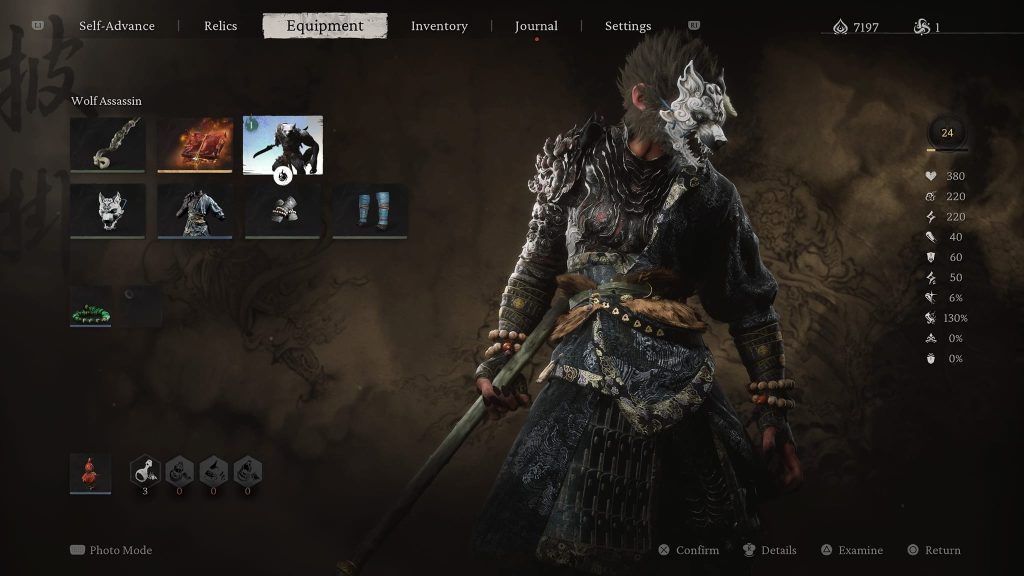Select the red gourd slot
Viewport: 1024px width, 576px height.
91,472
